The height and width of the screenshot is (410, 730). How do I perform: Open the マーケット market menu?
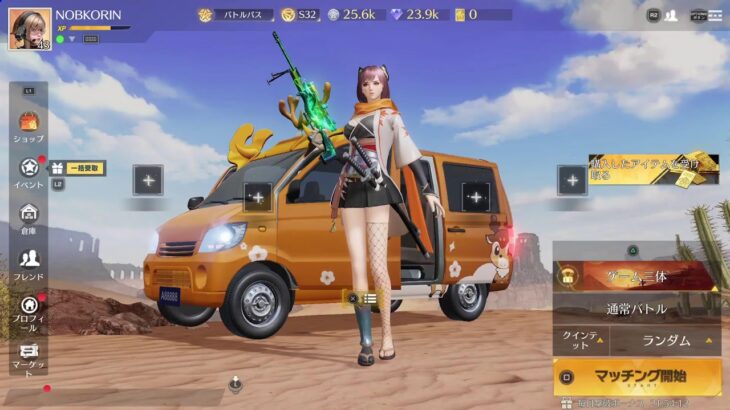click(29, 357)
